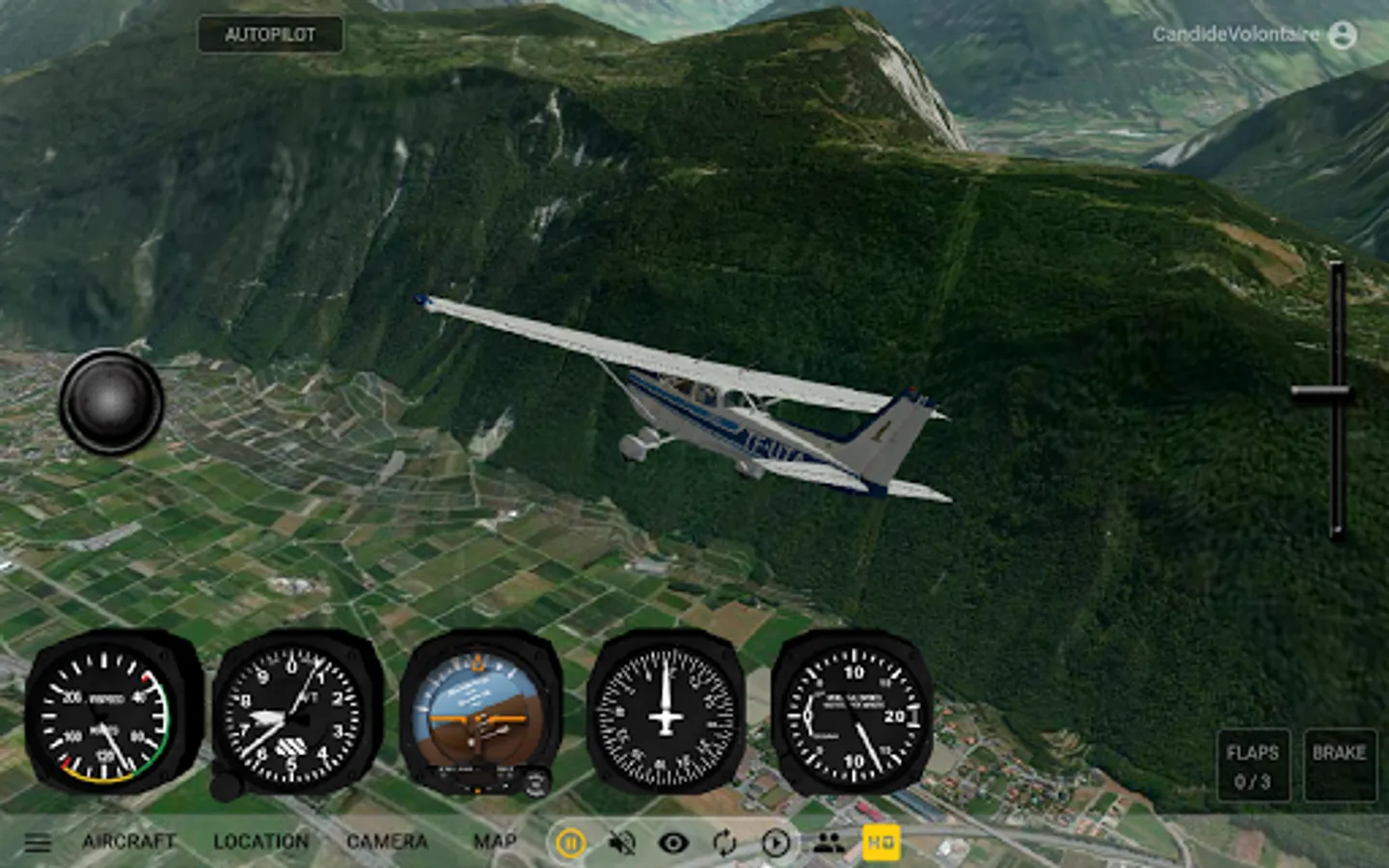Open the CAMERA menu

click(x=386, y=842)
